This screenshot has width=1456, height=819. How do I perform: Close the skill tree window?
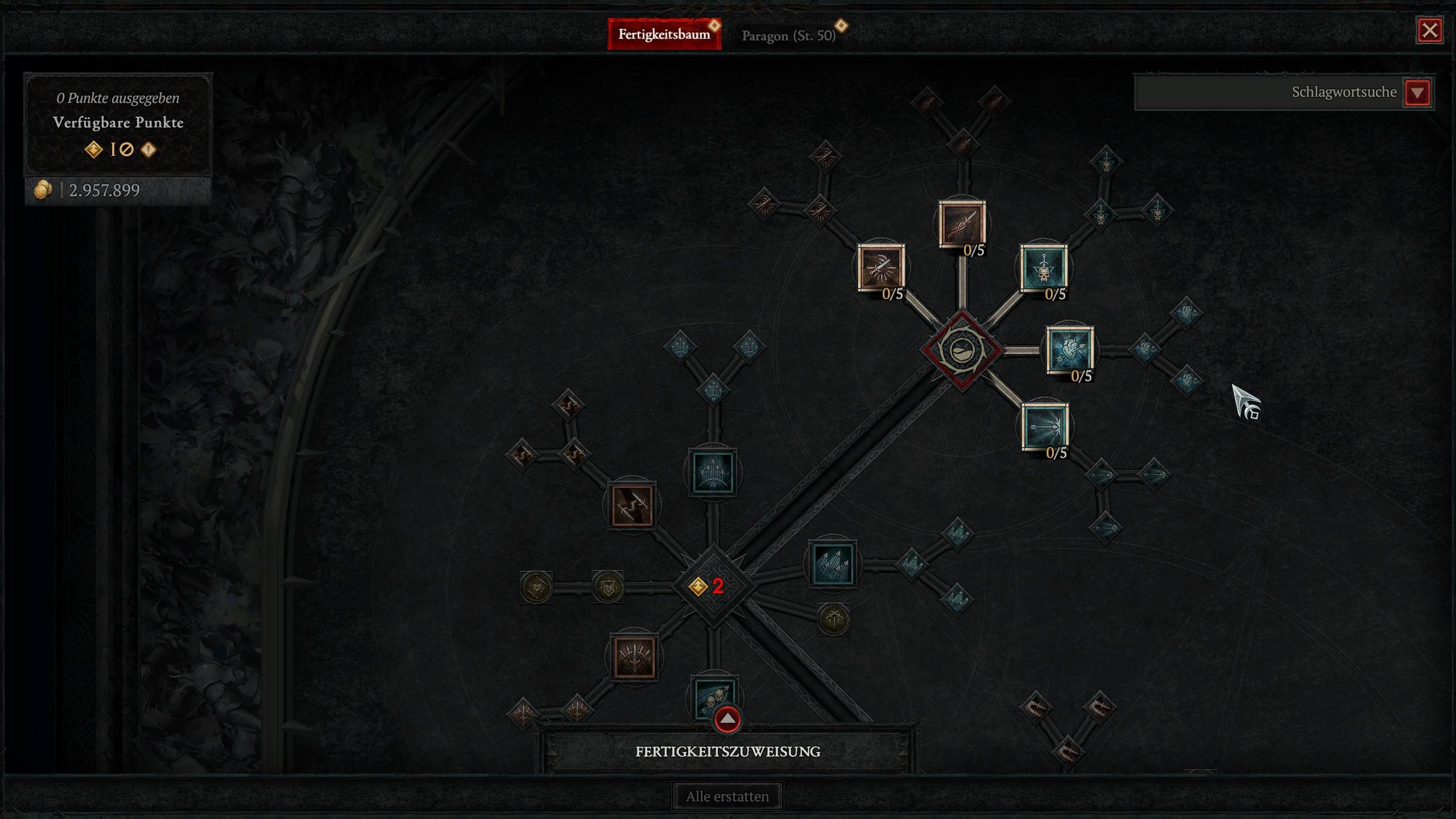(1429, 30)
